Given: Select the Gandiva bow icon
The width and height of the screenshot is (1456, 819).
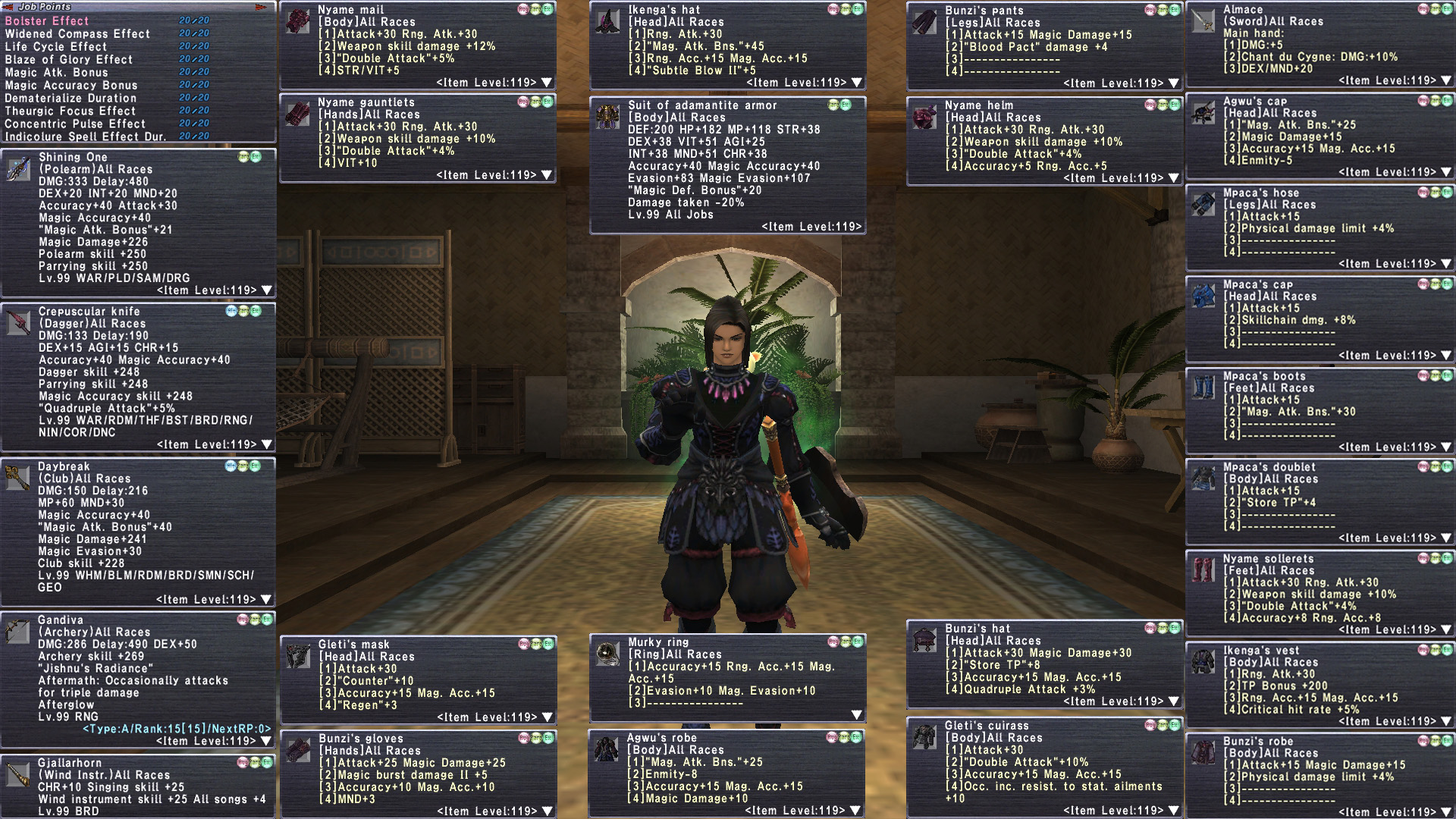Looking at the screenshot, I should pyautogui.click(x=18, y=631).
